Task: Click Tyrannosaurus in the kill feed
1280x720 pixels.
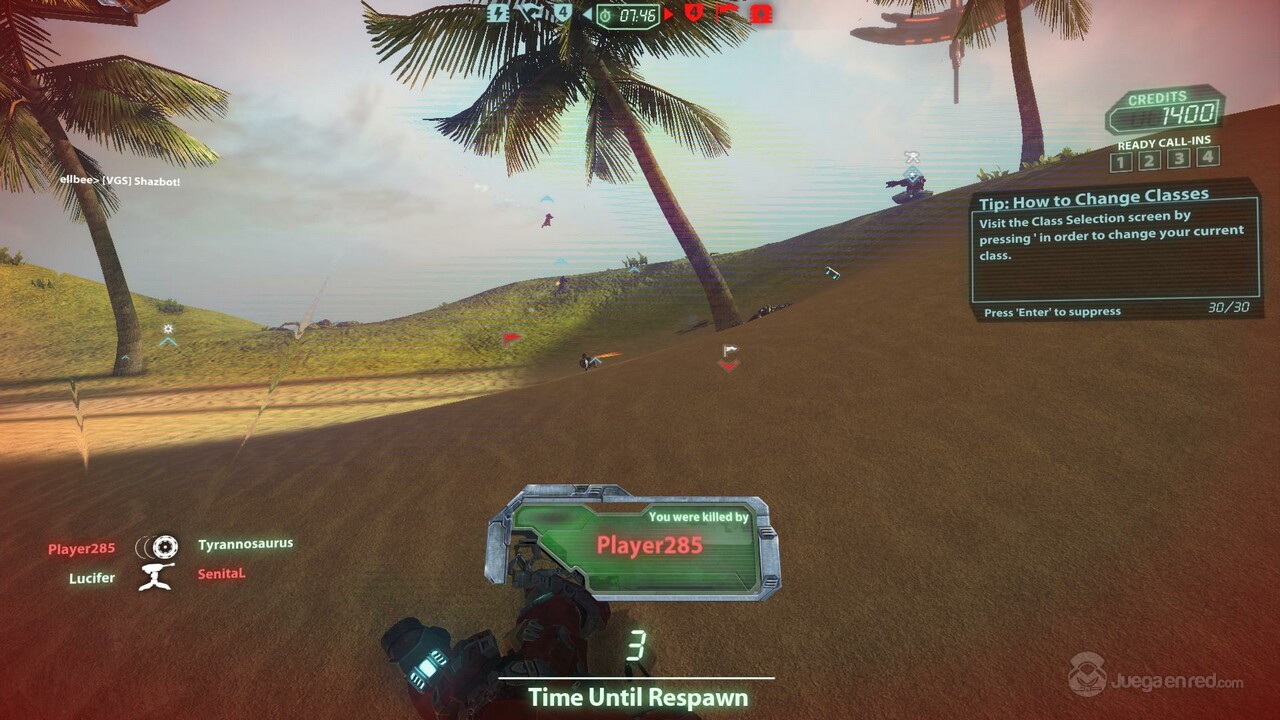Action: point(245,544)
